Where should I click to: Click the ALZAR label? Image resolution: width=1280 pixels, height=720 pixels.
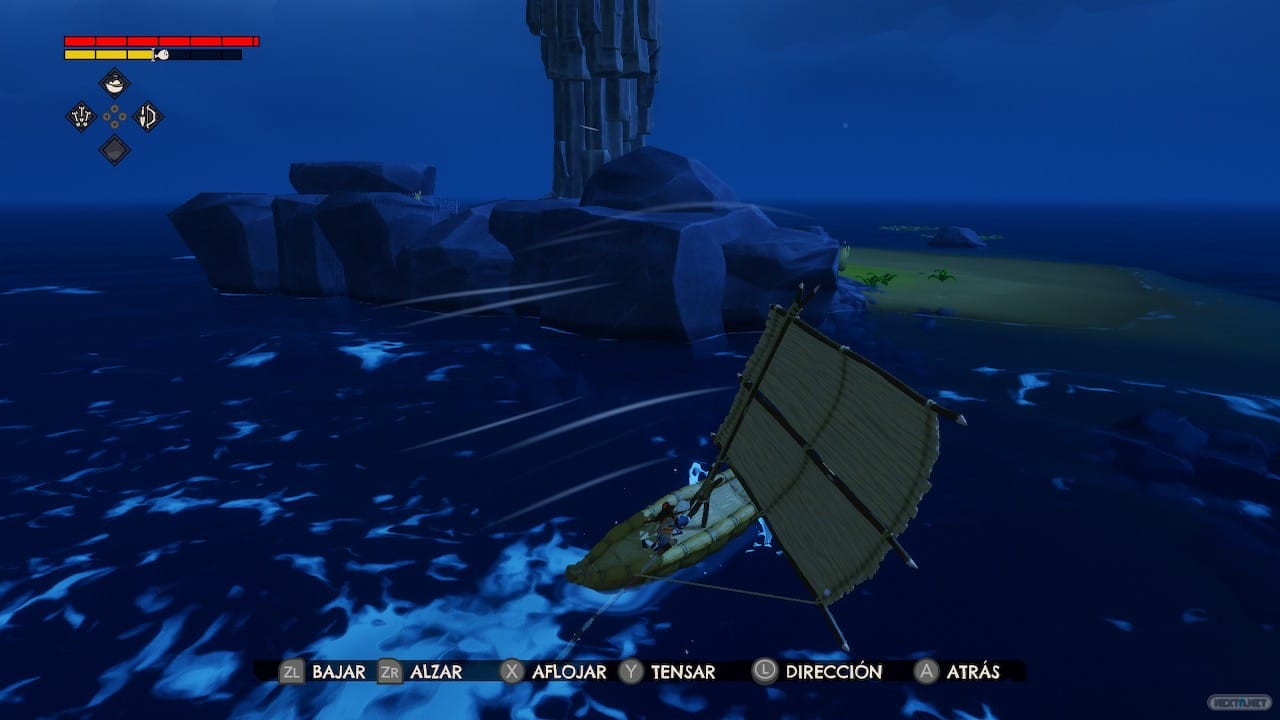pyautogui.click(x=434, y=672)
